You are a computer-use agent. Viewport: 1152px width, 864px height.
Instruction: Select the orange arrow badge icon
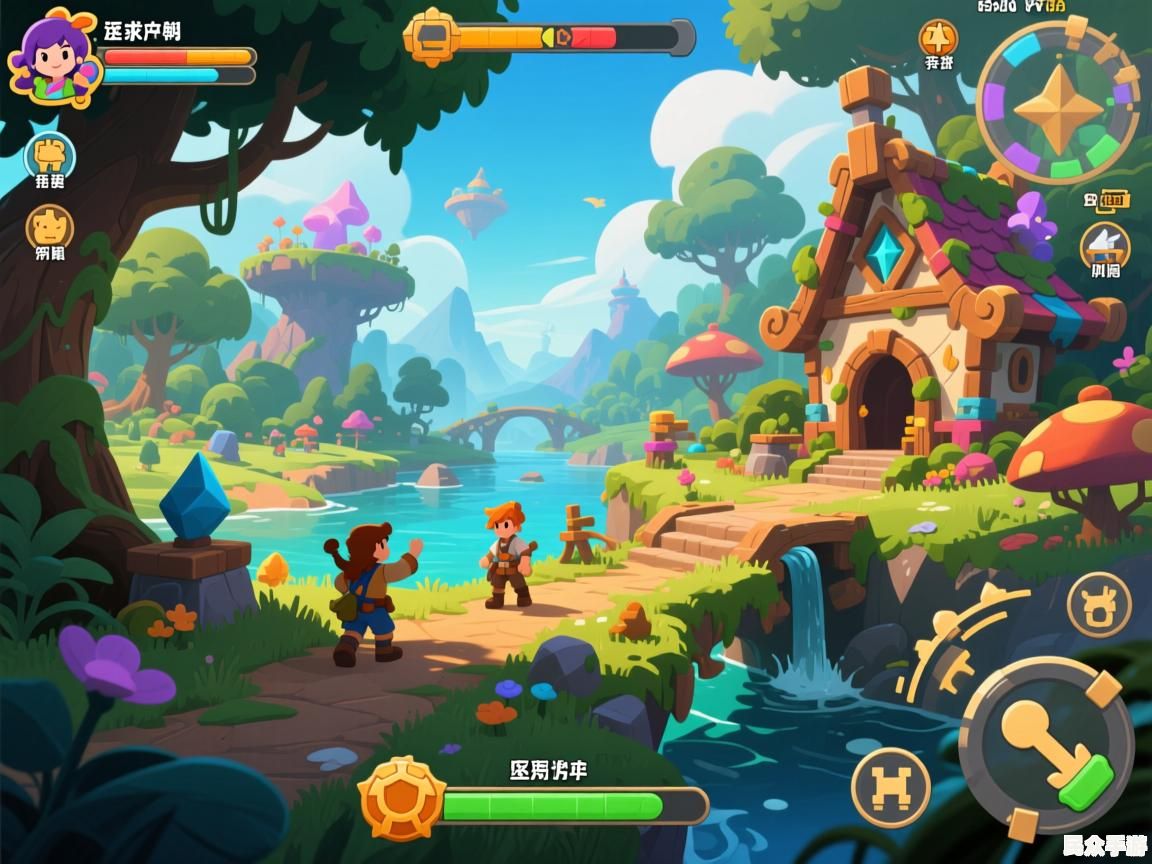pos(938,39)
